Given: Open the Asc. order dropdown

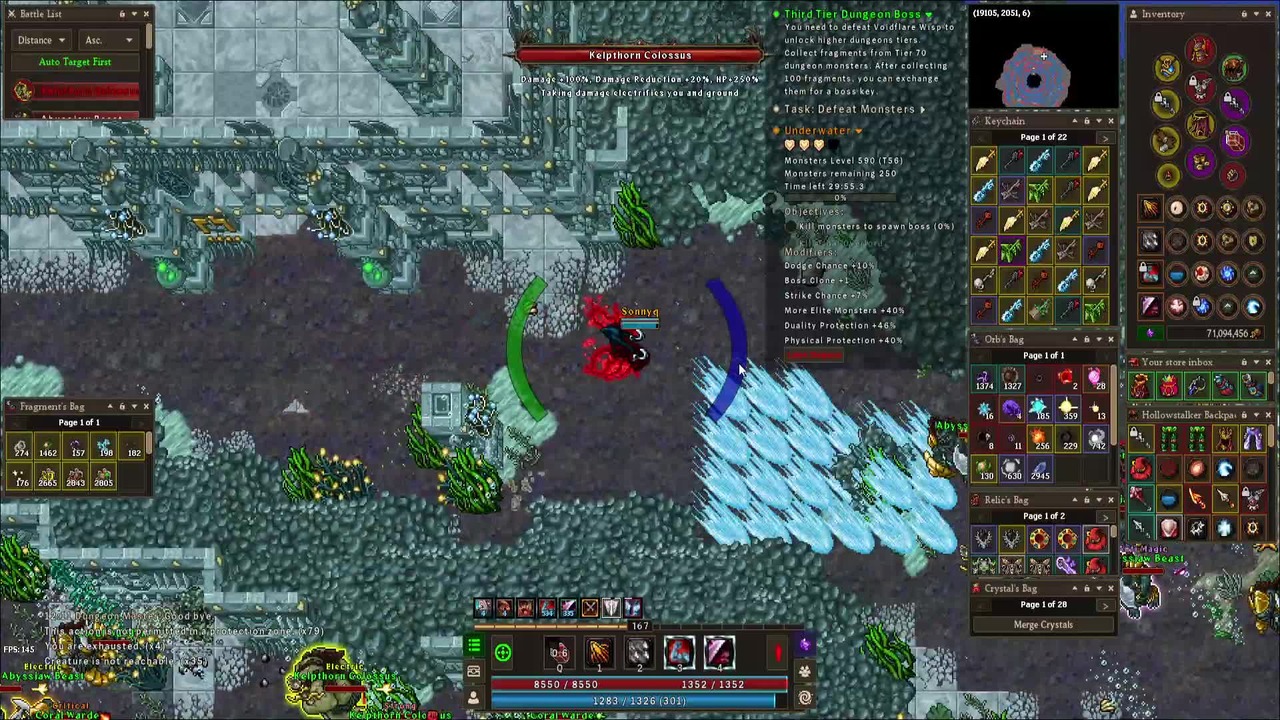Looking at the screenshot, I should 109,40.
